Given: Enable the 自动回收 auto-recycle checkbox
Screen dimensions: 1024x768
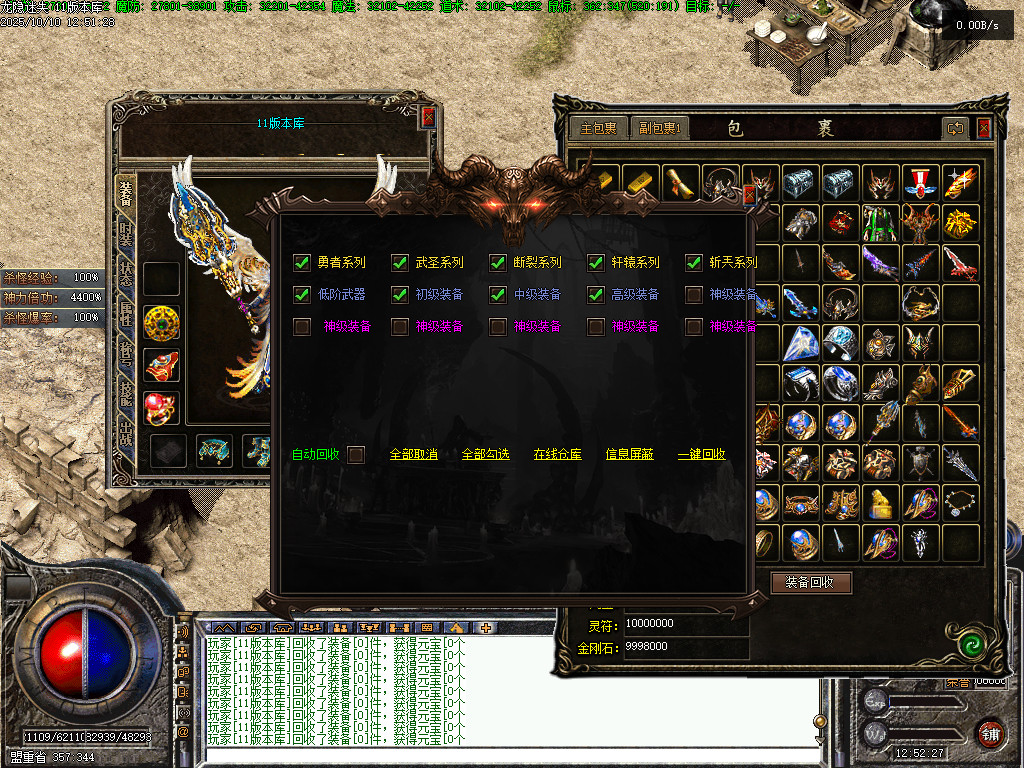Looking at the screenshot, I should (356, 454).
